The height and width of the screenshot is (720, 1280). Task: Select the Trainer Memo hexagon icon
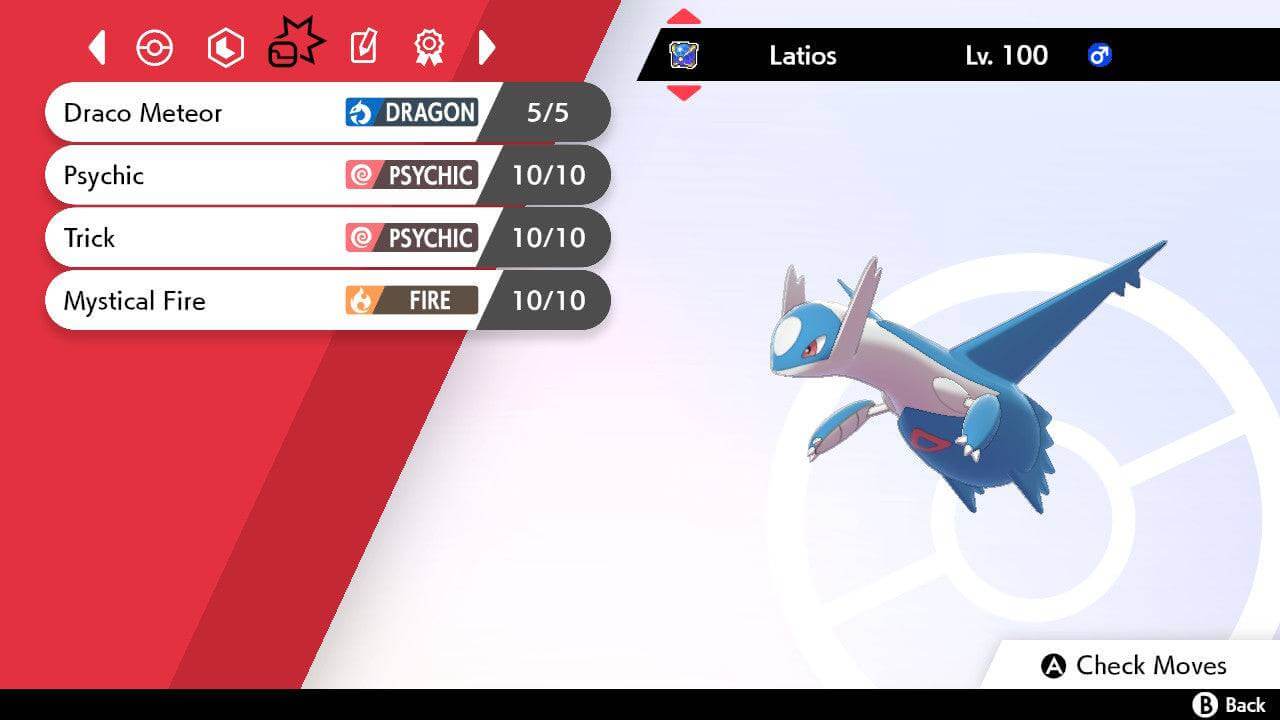click(225, 46)
